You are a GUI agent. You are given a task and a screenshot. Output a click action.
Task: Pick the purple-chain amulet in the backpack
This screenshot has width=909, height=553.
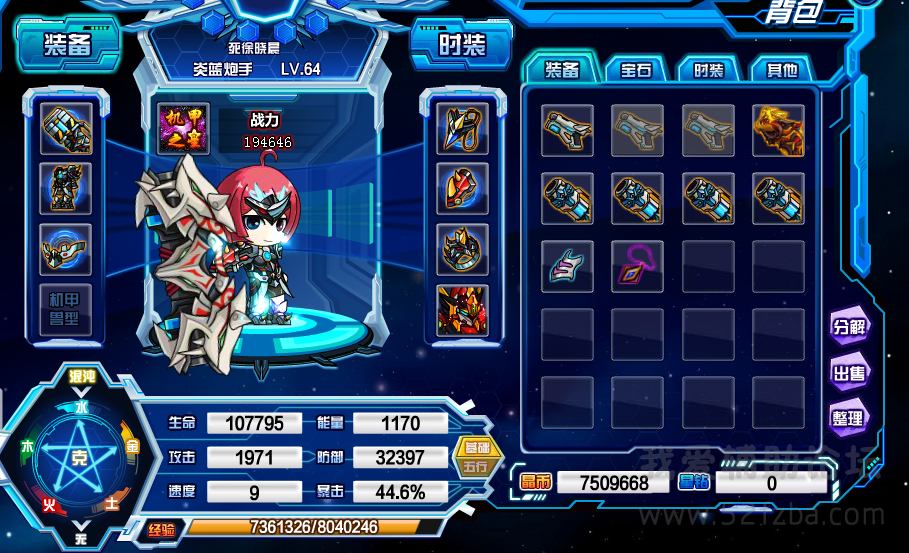coord(637,266)
